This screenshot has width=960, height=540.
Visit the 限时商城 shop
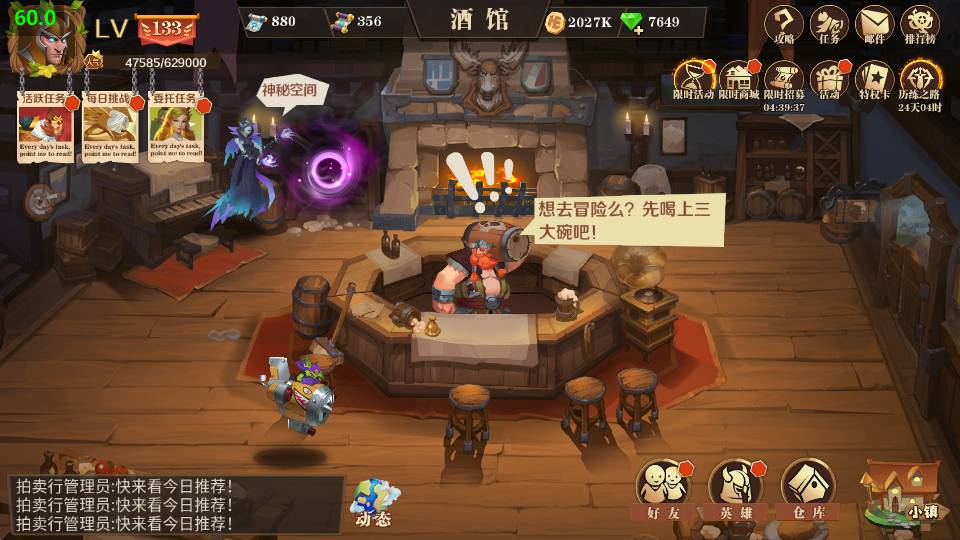coord(739,78)
